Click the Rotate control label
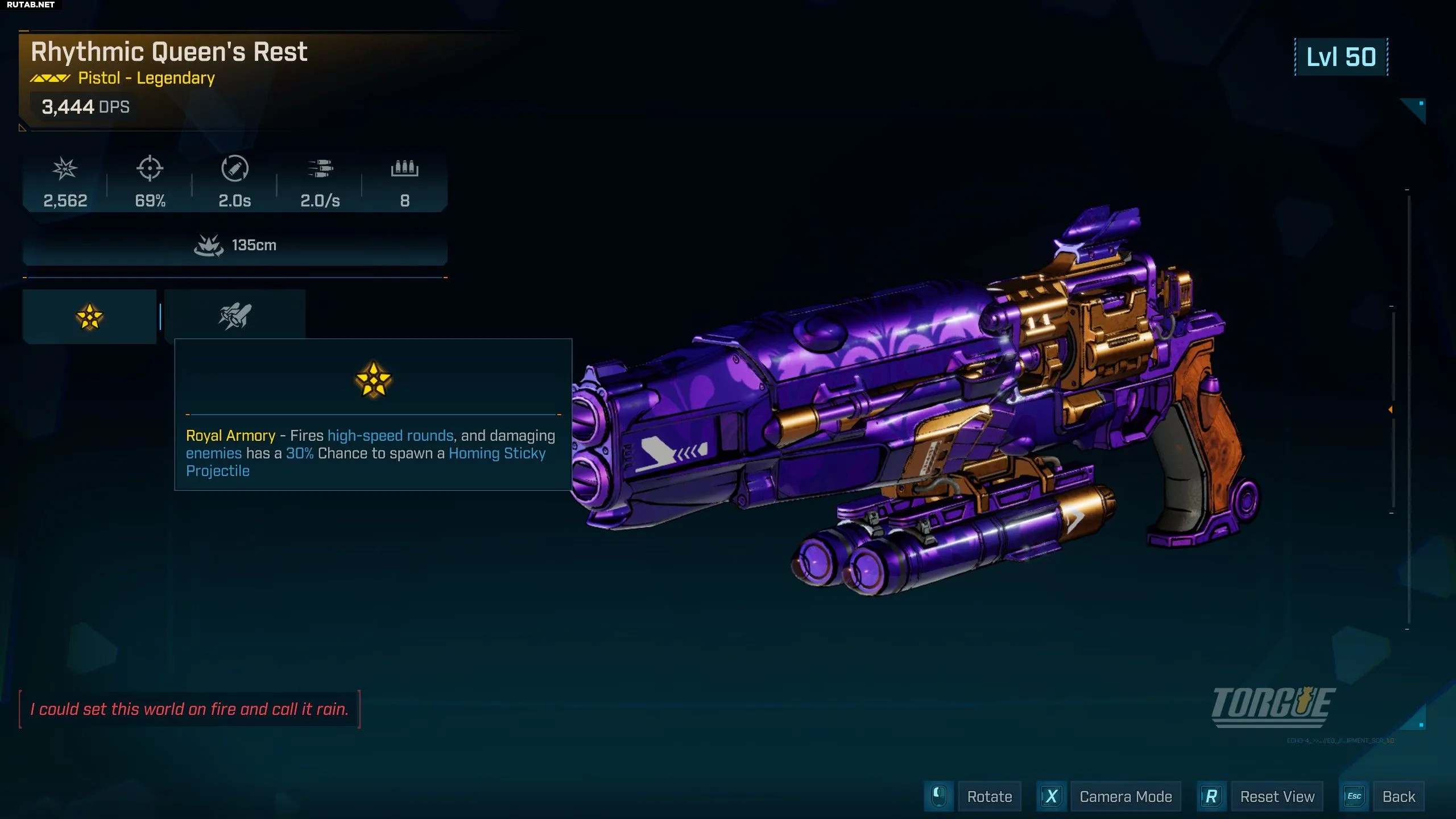Viewport: 1456px width, 819px height. click(989, 796)
